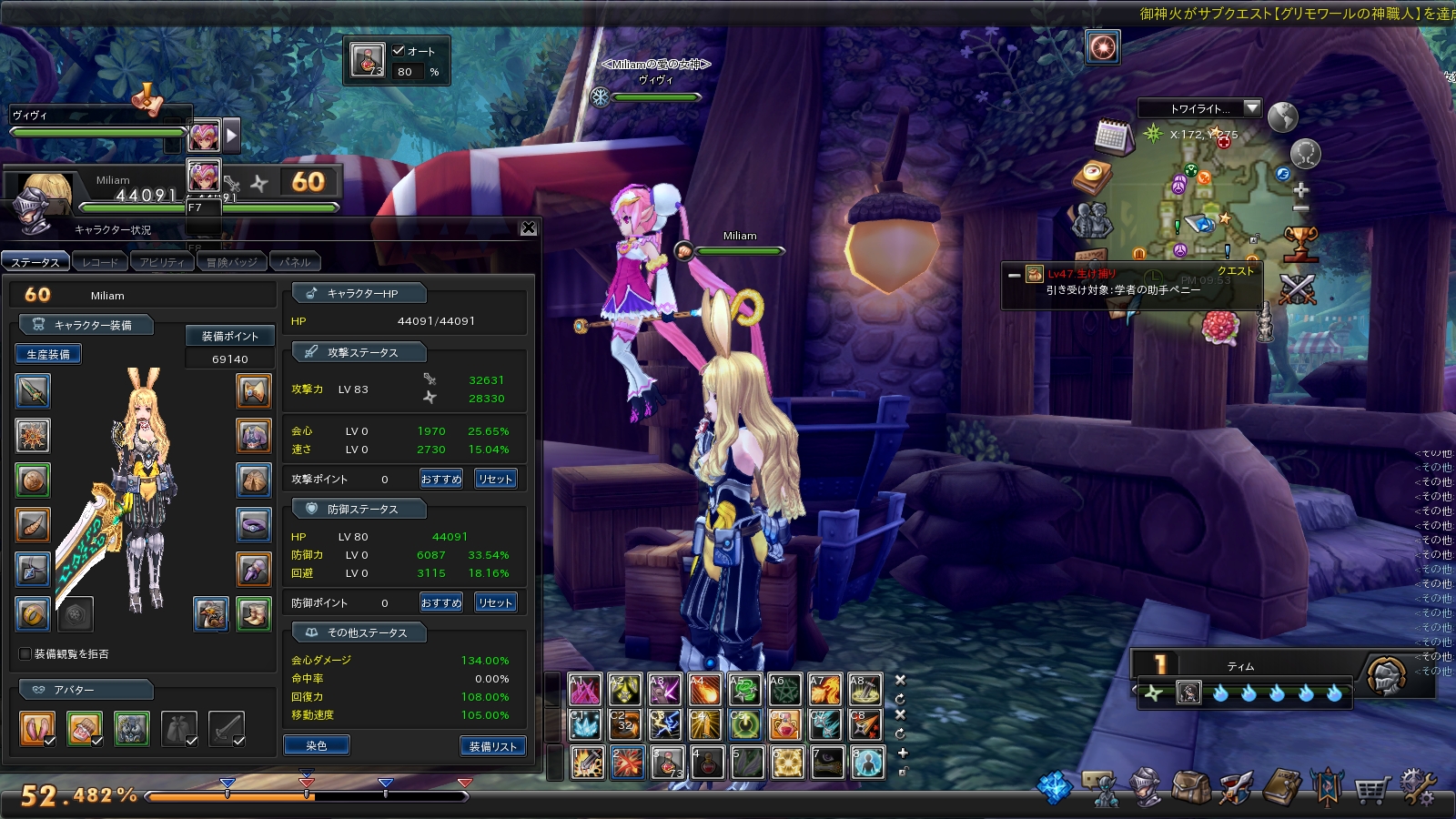
Task: Open the 装備リスト equipment list
Action: tap(493, 746)
